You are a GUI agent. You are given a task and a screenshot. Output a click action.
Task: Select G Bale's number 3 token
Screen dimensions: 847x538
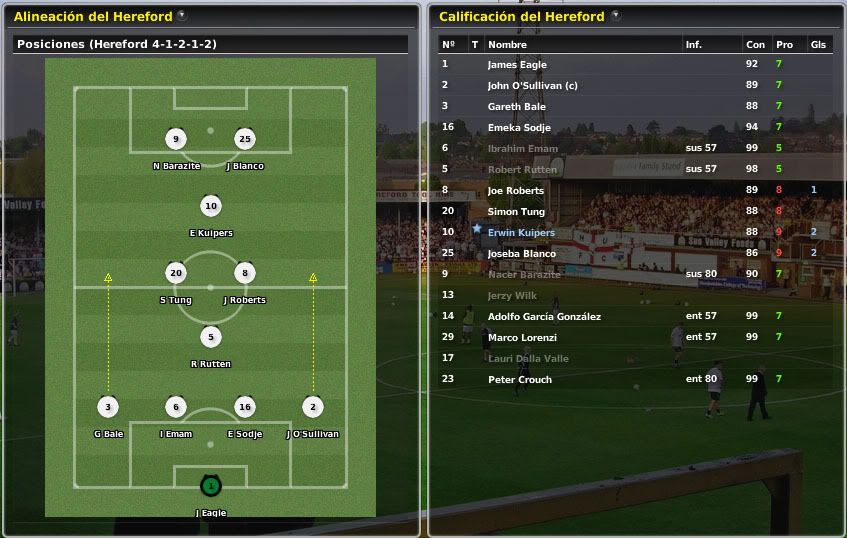click(x=108, y=407)
